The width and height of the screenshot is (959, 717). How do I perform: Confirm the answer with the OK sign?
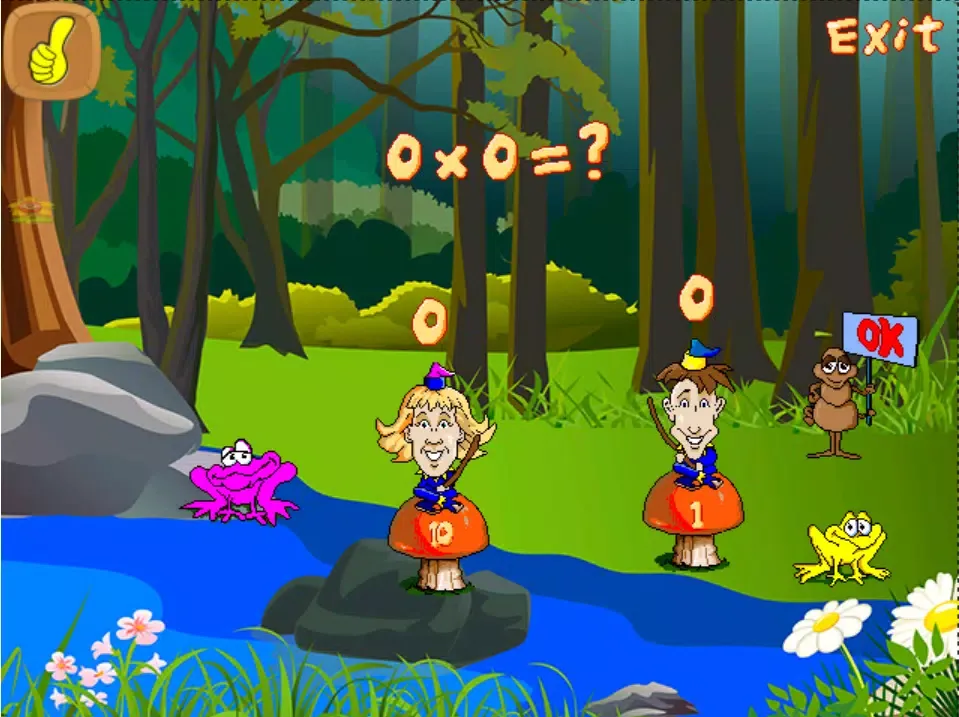click(879, 338)
